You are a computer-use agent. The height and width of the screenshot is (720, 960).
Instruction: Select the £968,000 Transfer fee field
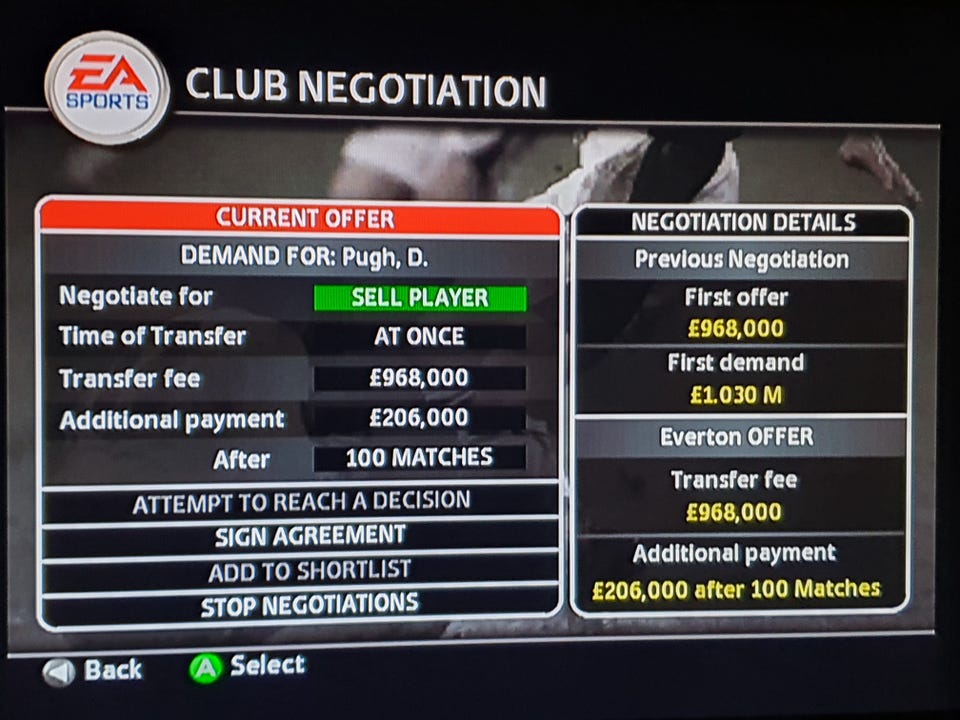pyautogui.click(x=419, y=378)
